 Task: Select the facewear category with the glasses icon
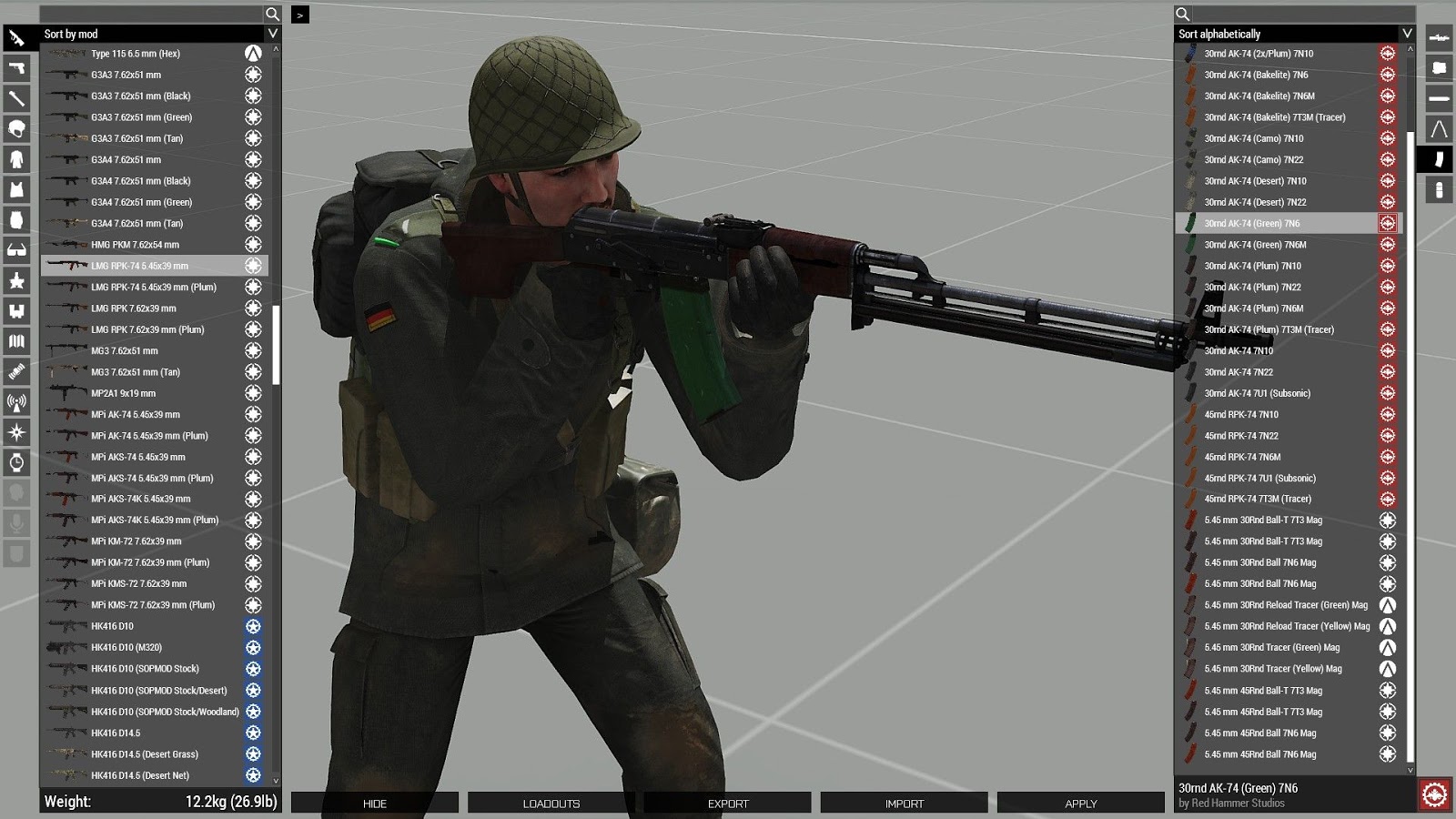[x=15, y=247]
